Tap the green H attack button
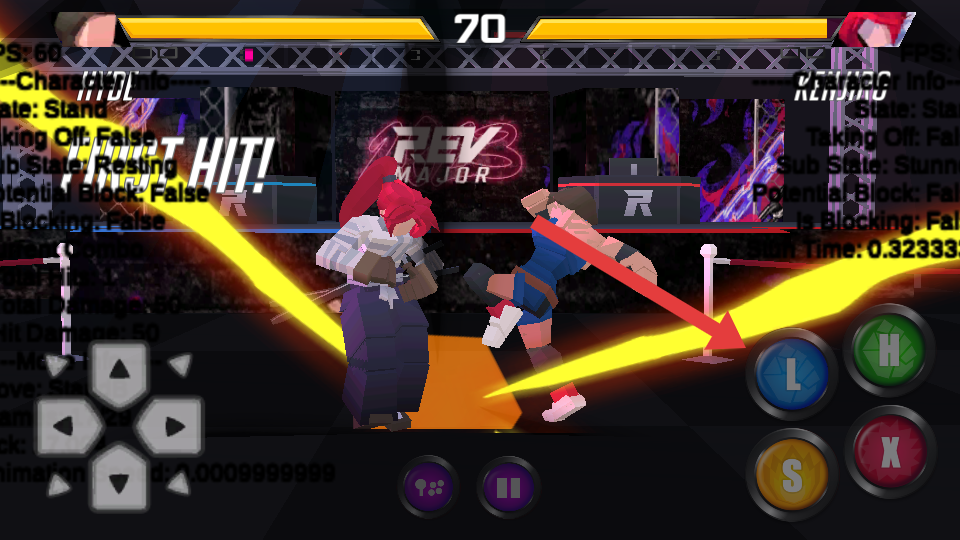Viewport: 960px width, 540px height. pos(888,351)
